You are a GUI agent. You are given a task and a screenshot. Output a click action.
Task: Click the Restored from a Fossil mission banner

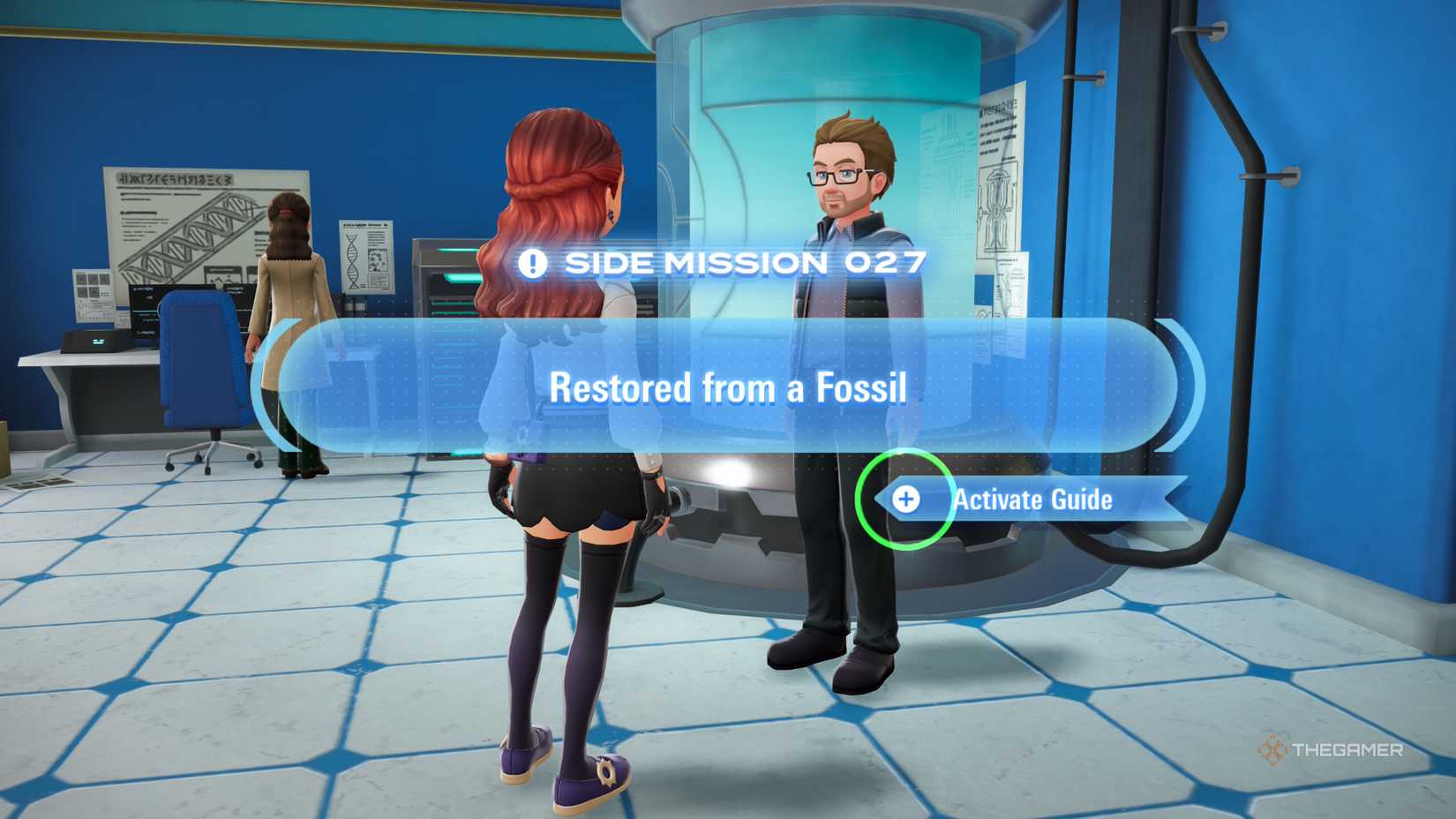pos(728,387)
